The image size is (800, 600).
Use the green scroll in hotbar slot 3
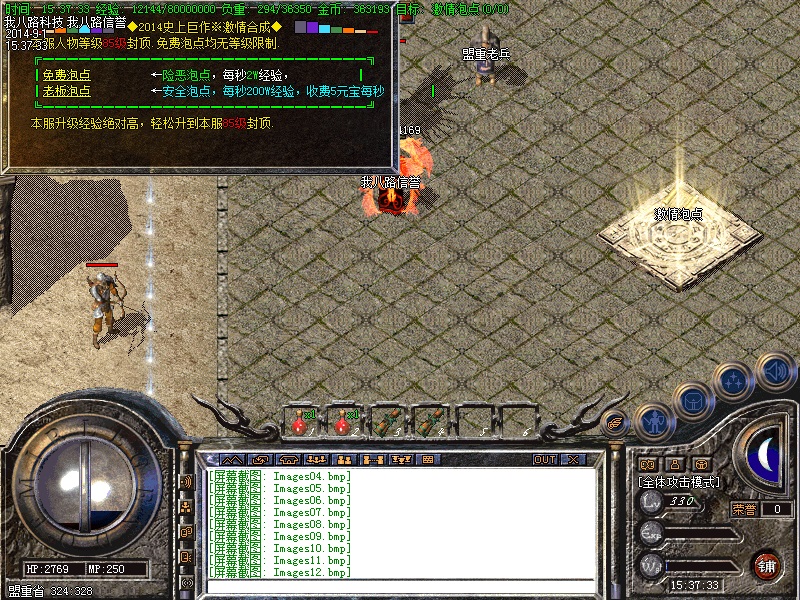(x=386, y=422)
